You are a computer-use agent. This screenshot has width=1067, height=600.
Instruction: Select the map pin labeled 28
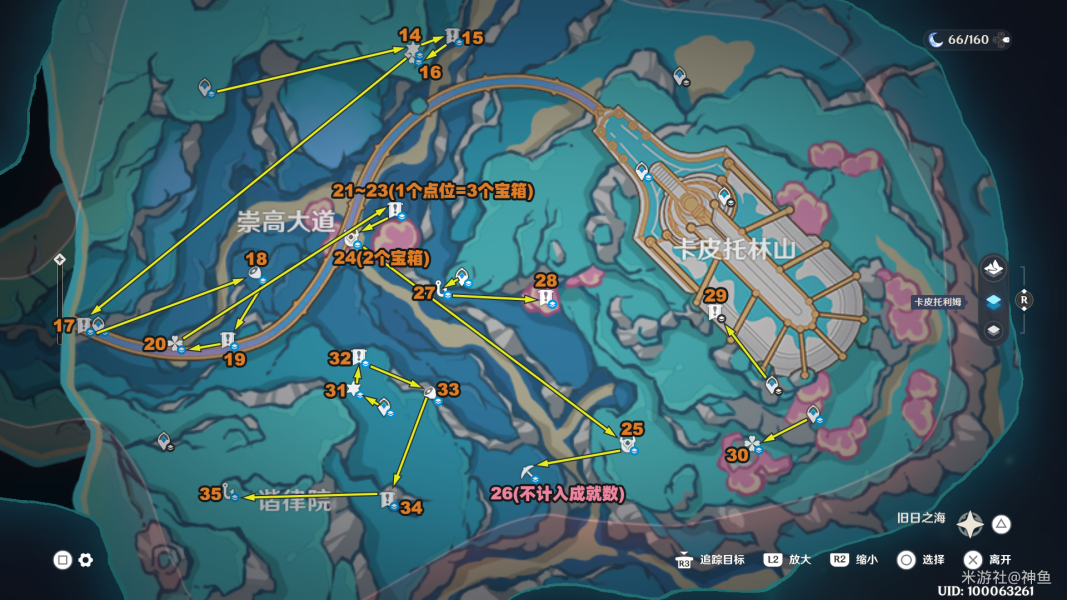(545, 297)
